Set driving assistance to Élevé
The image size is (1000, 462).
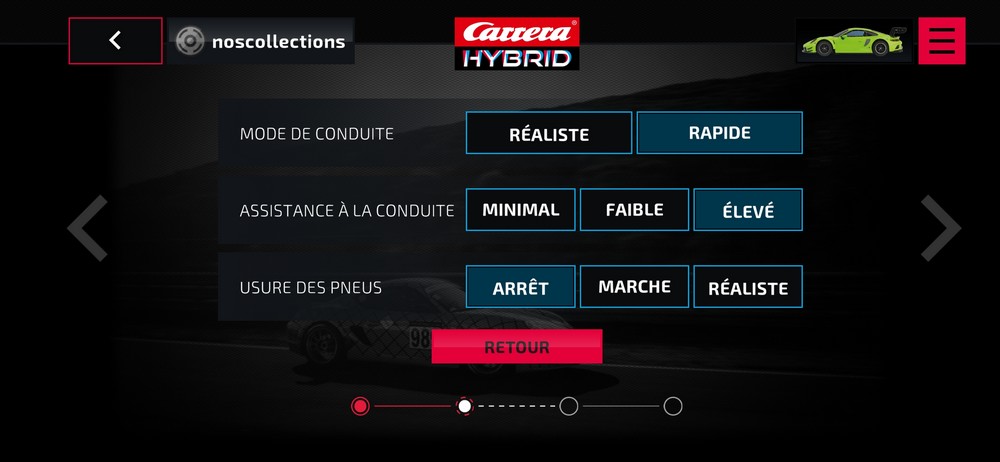(748, 210)
